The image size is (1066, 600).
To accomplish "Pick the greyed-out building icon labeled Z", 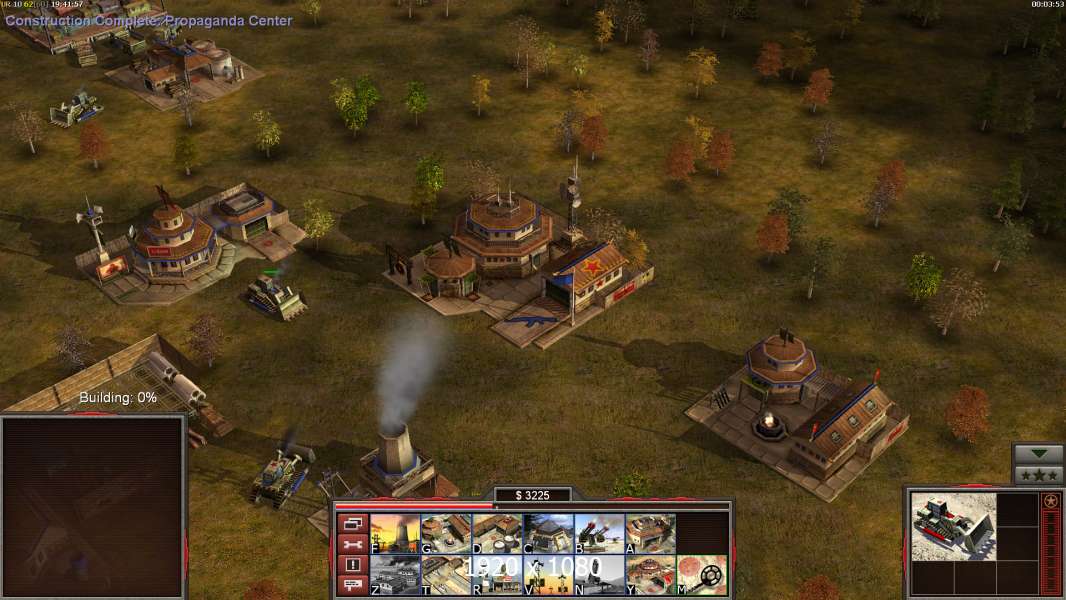I will [394, 575].
